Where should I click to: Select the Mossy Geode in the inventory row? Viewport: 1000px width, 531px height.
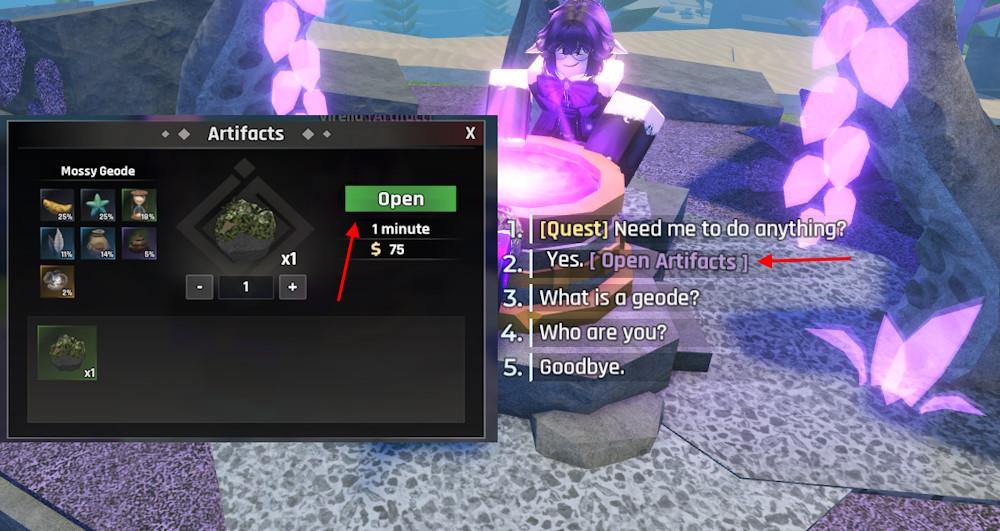[67, 353]
